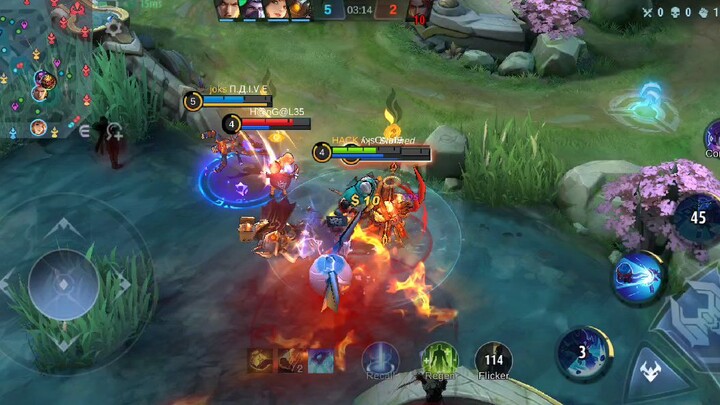Use the item slot marked with 2

click(x=291, y=360)
